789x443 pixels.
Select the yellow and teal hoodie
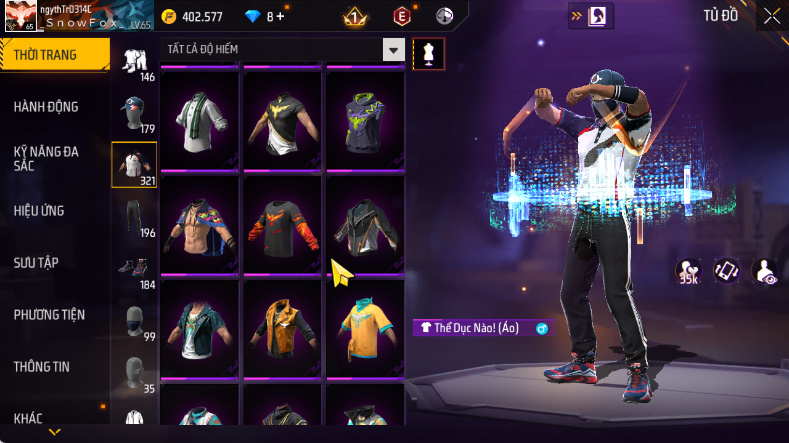click(x=365, y=326)
